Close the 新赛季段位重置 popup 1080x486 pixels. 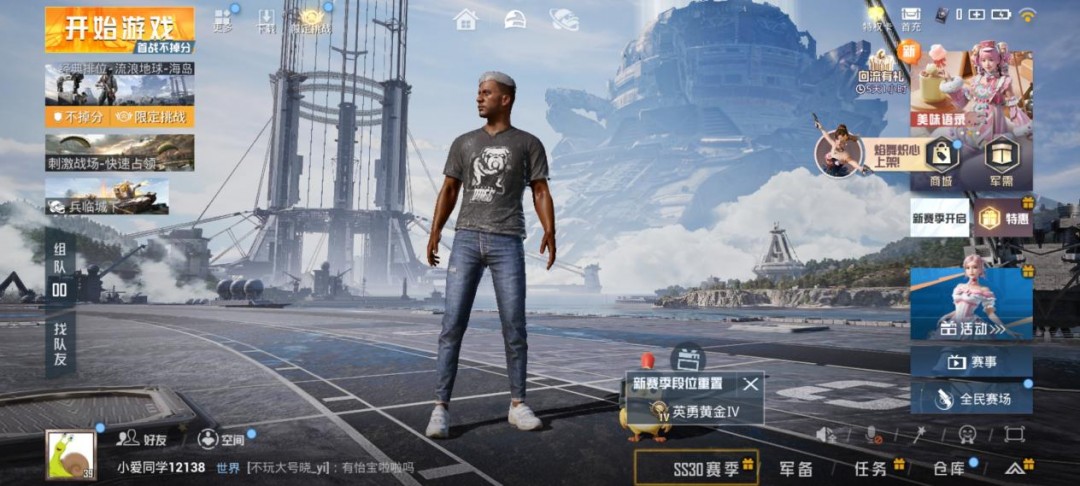tap(751, 383)
